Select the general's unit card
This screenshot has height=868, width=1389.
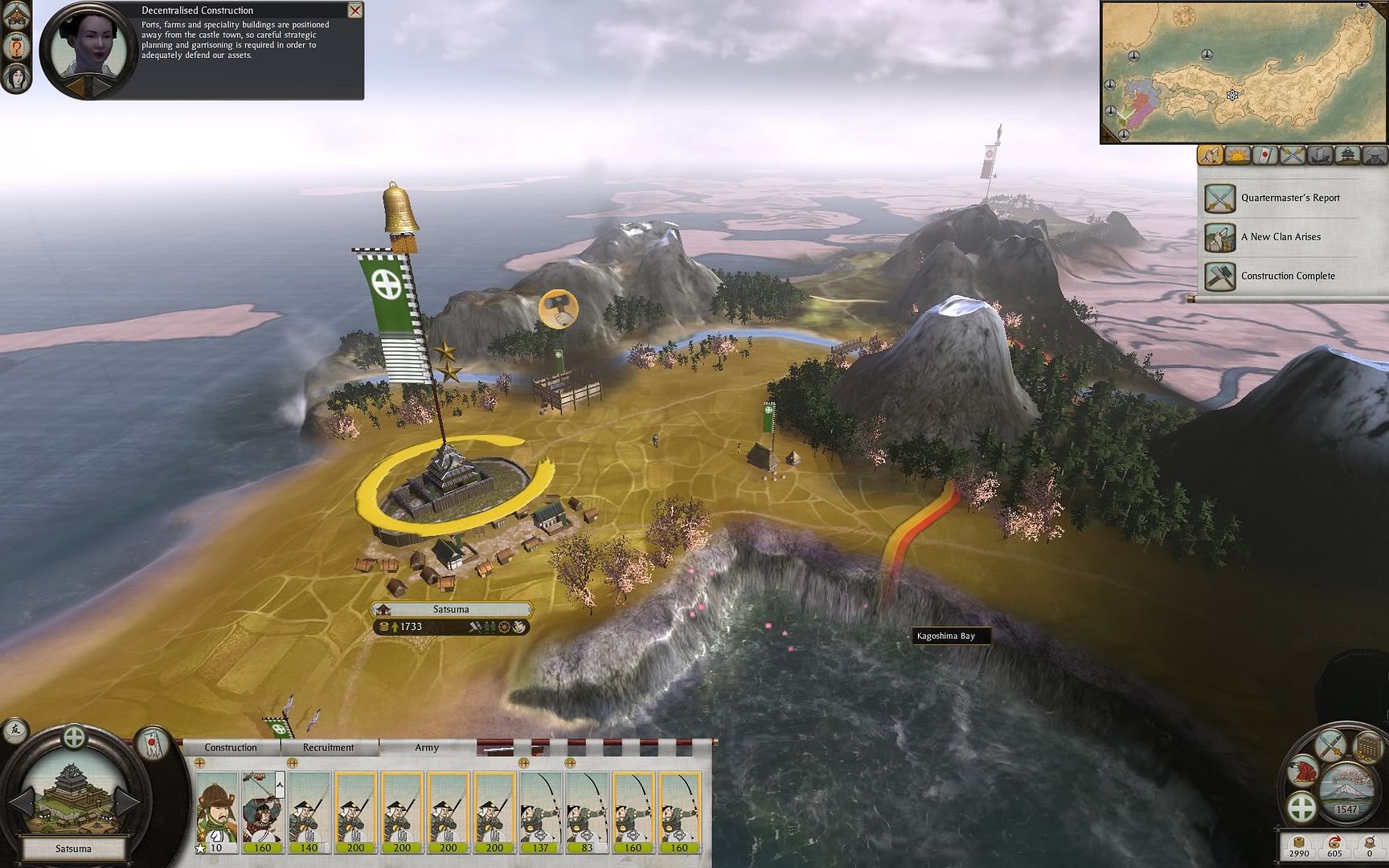[x=217, y=812]
